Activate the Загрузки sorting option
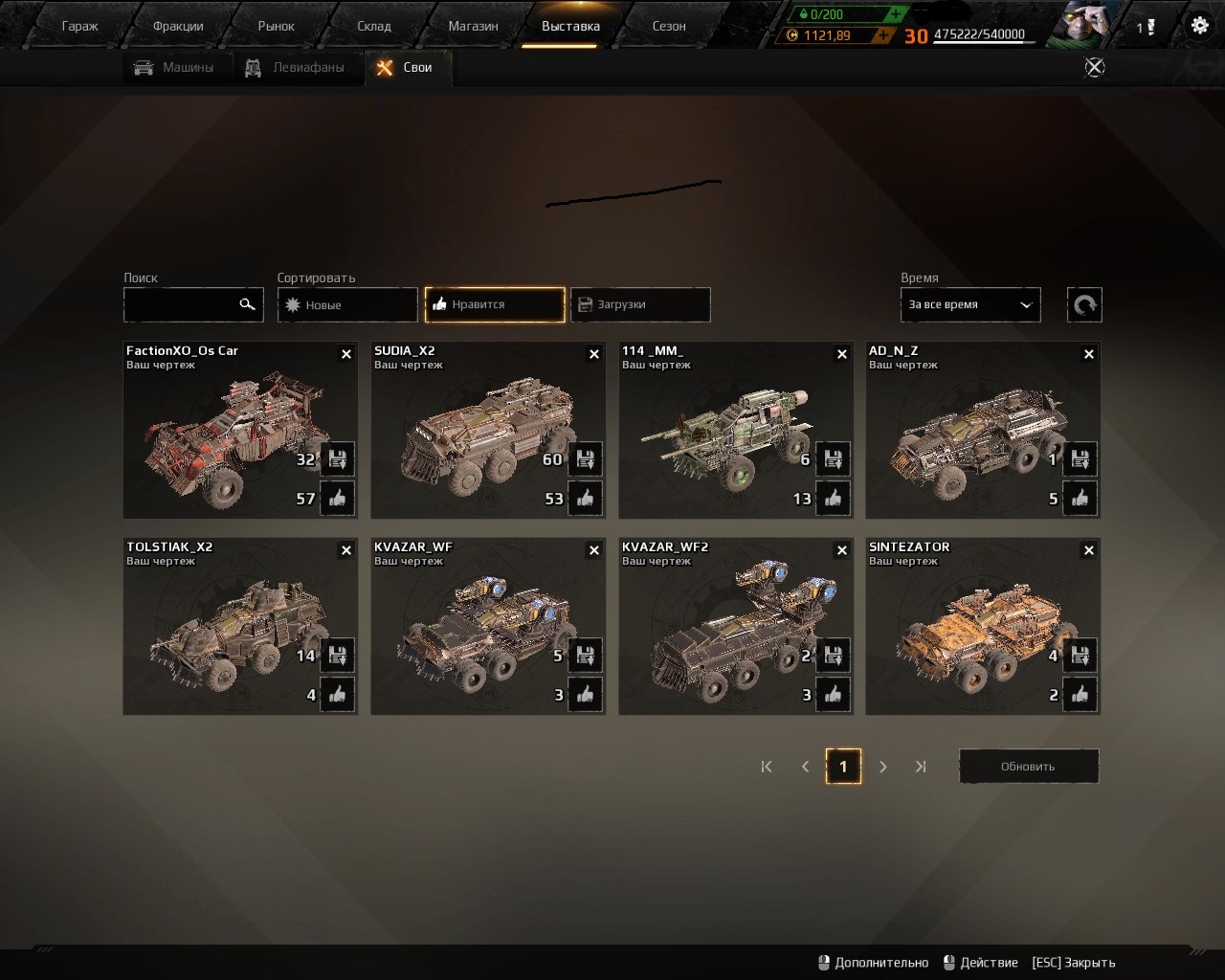 point(639,304)
